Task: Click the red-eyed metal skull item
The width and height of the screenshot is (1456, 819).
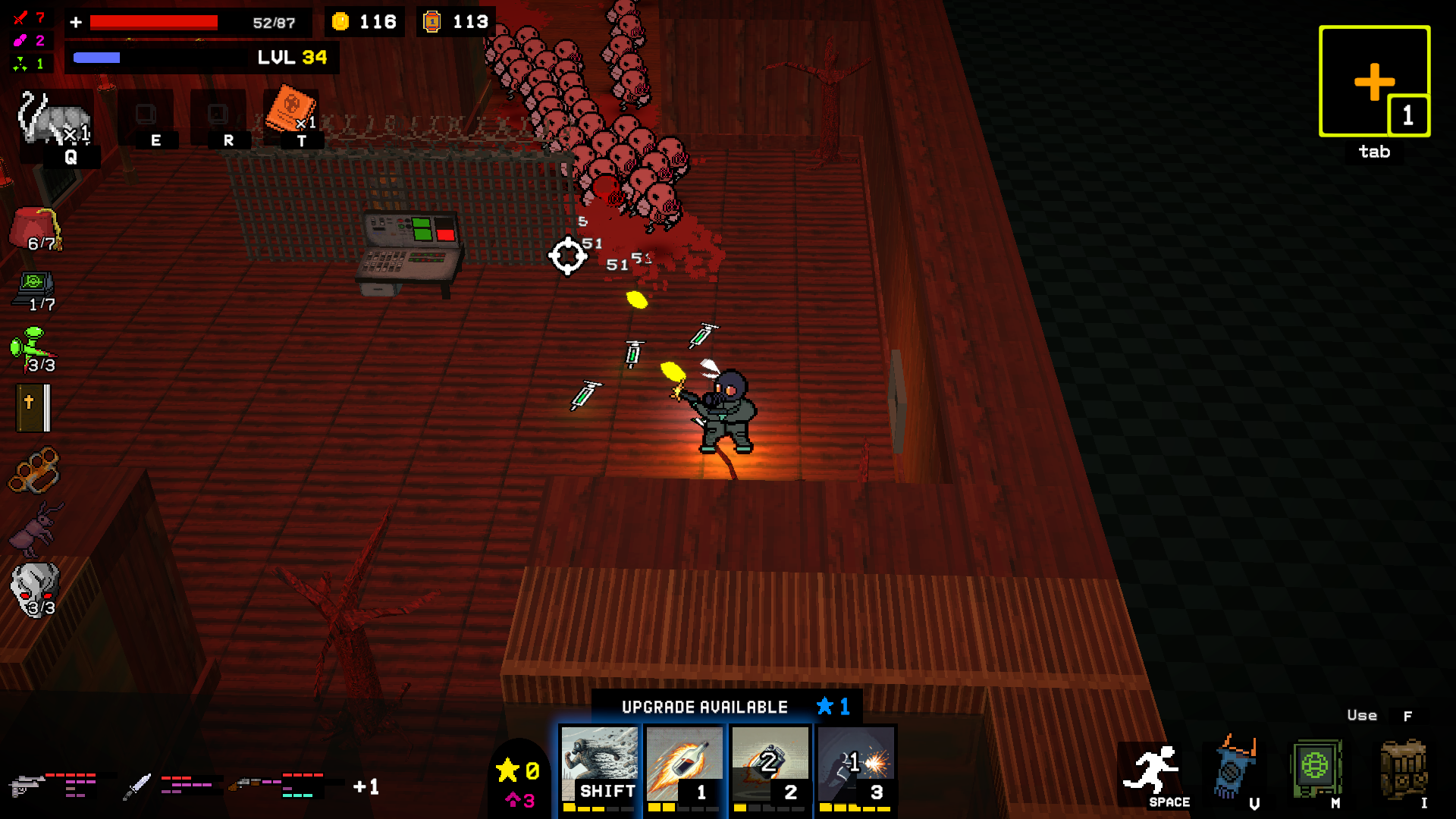Action: click(34, 588)
